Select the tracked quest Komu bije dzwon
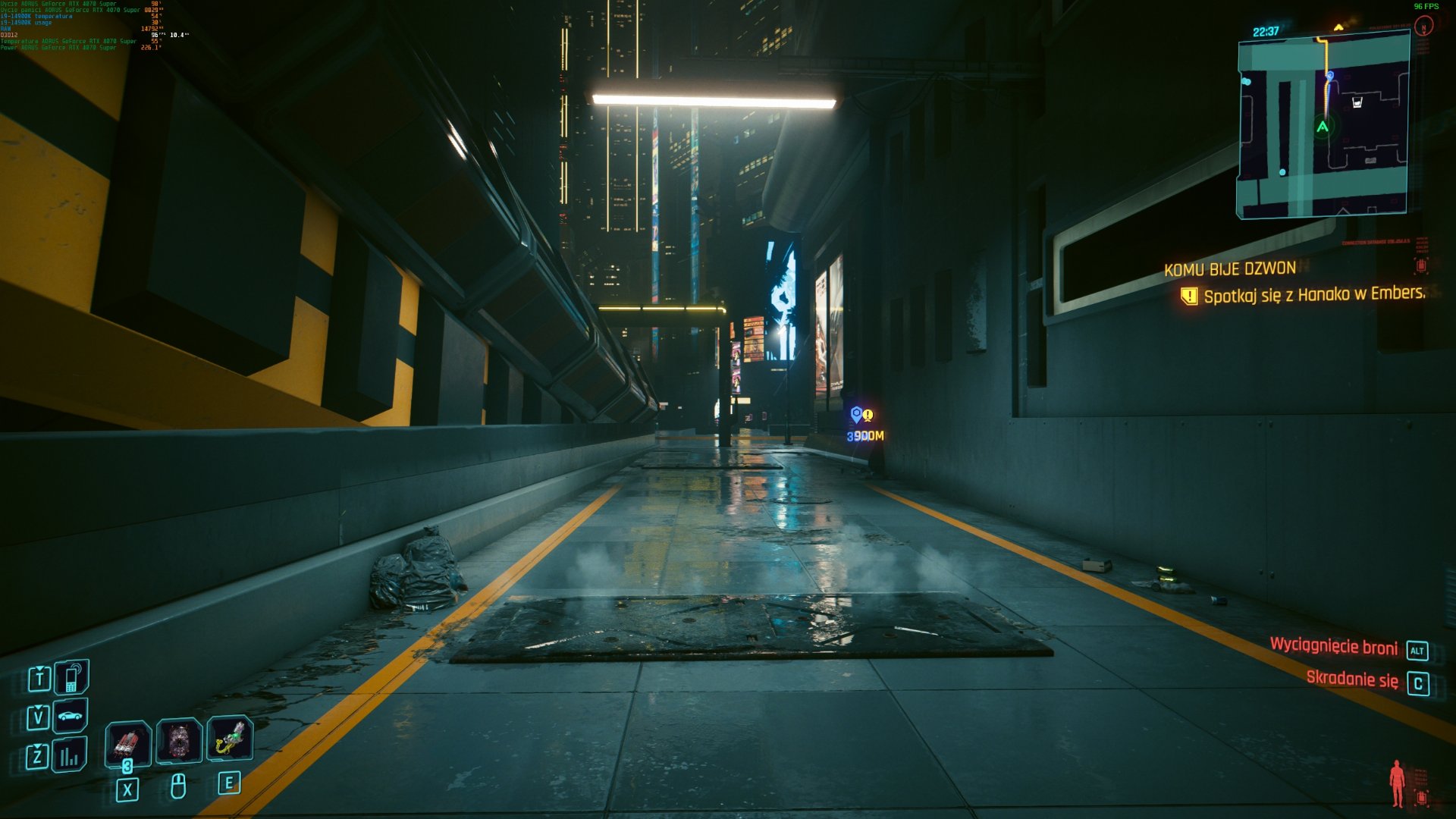The height and width of the screenshot is (819, 1456). pos(1229,269)
